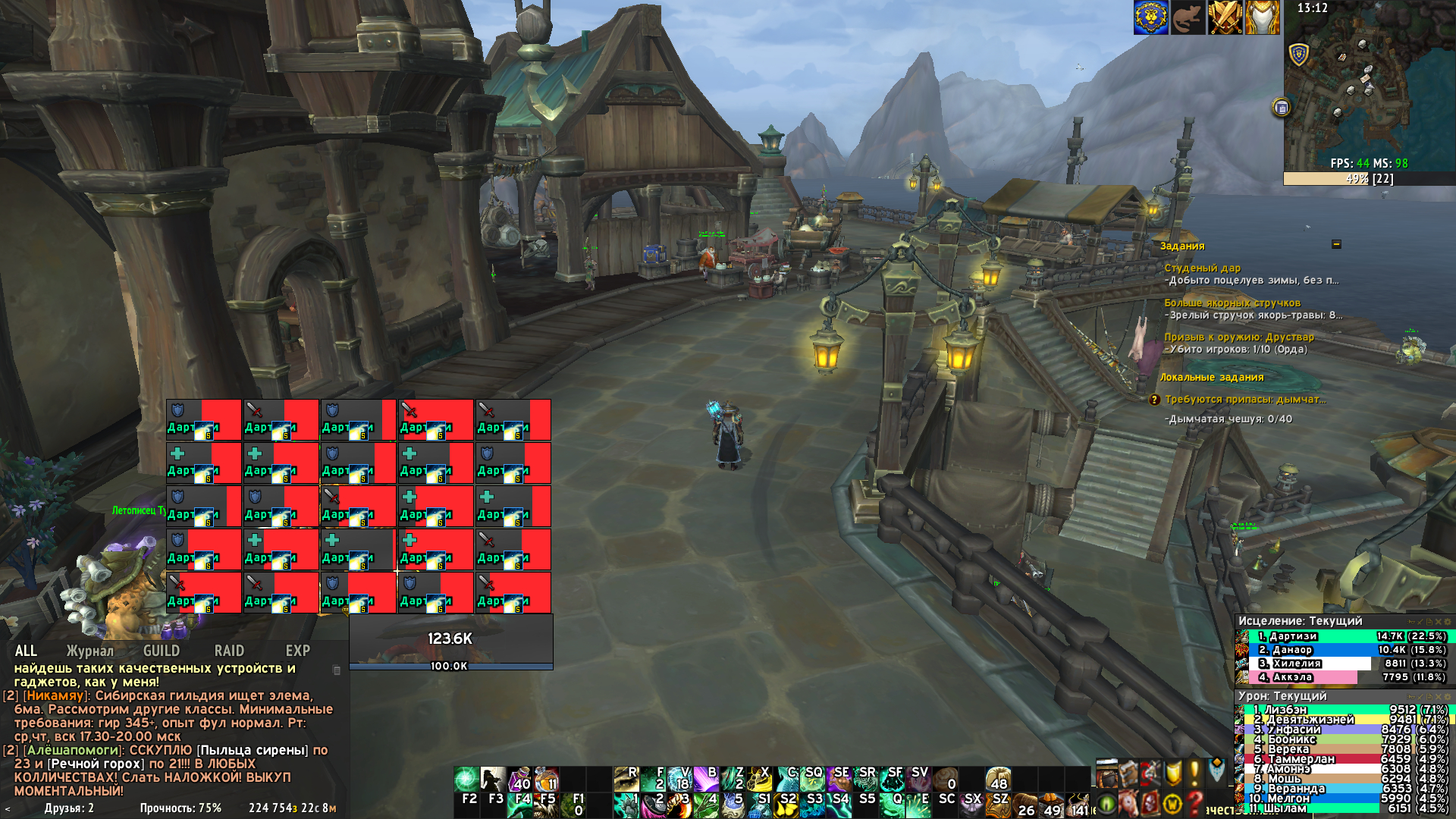Switch to the GUILD chat tab
The image size is (1456, 819).
[x=162, y=651]
